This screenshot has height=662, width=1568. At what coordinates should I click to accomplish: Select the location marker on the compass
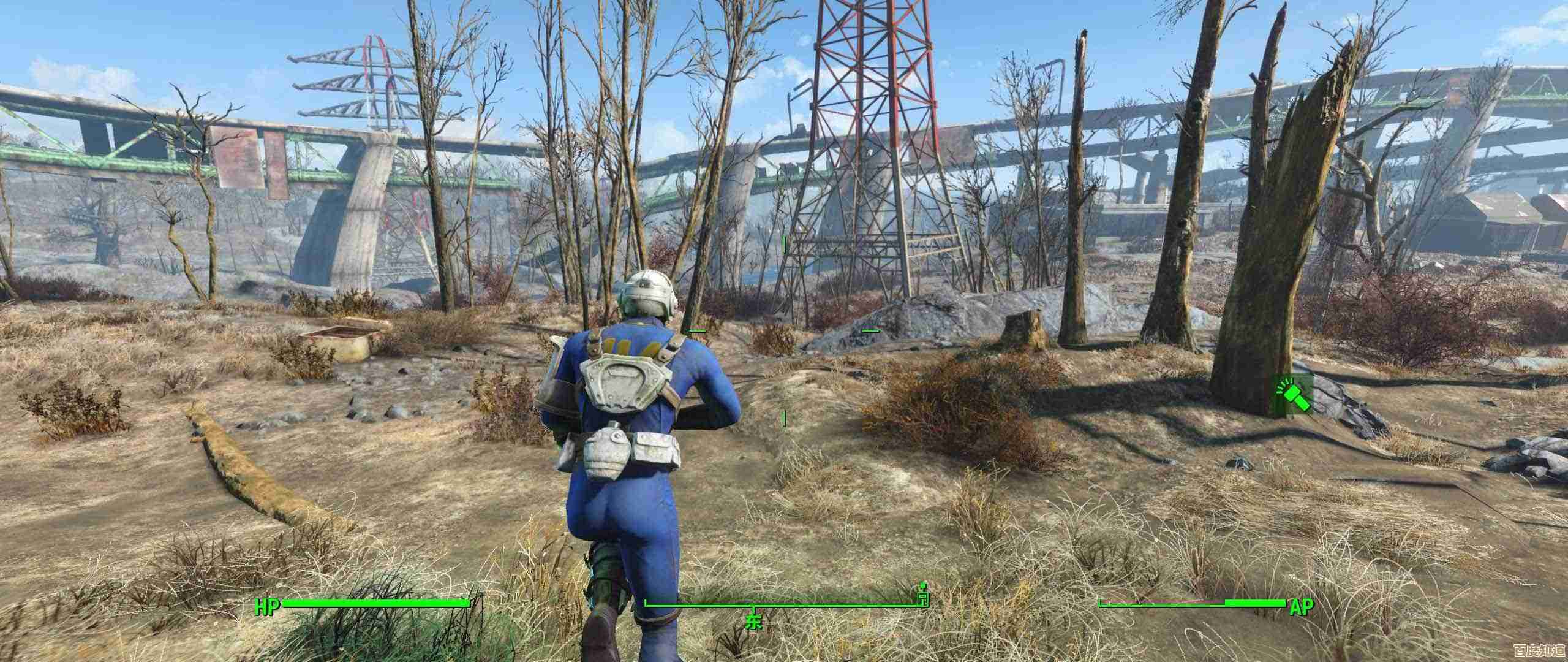(x=922, y=595)
